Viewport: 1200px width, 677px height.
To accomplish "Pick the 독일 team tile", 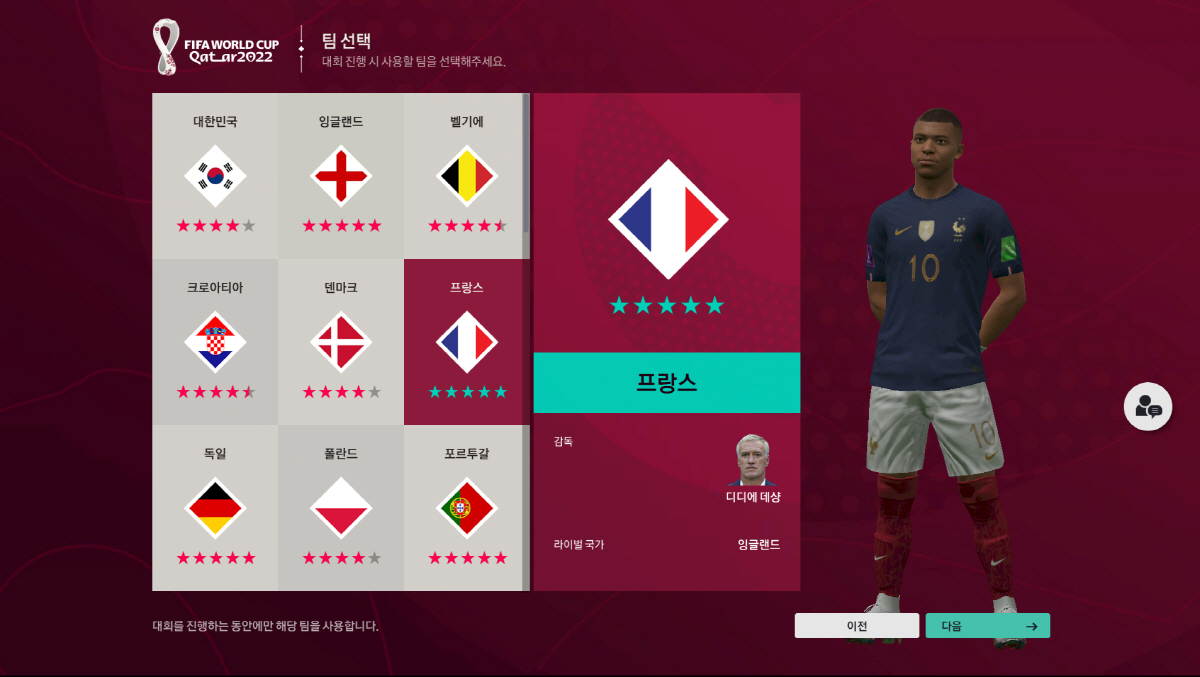I will [215, 507].
